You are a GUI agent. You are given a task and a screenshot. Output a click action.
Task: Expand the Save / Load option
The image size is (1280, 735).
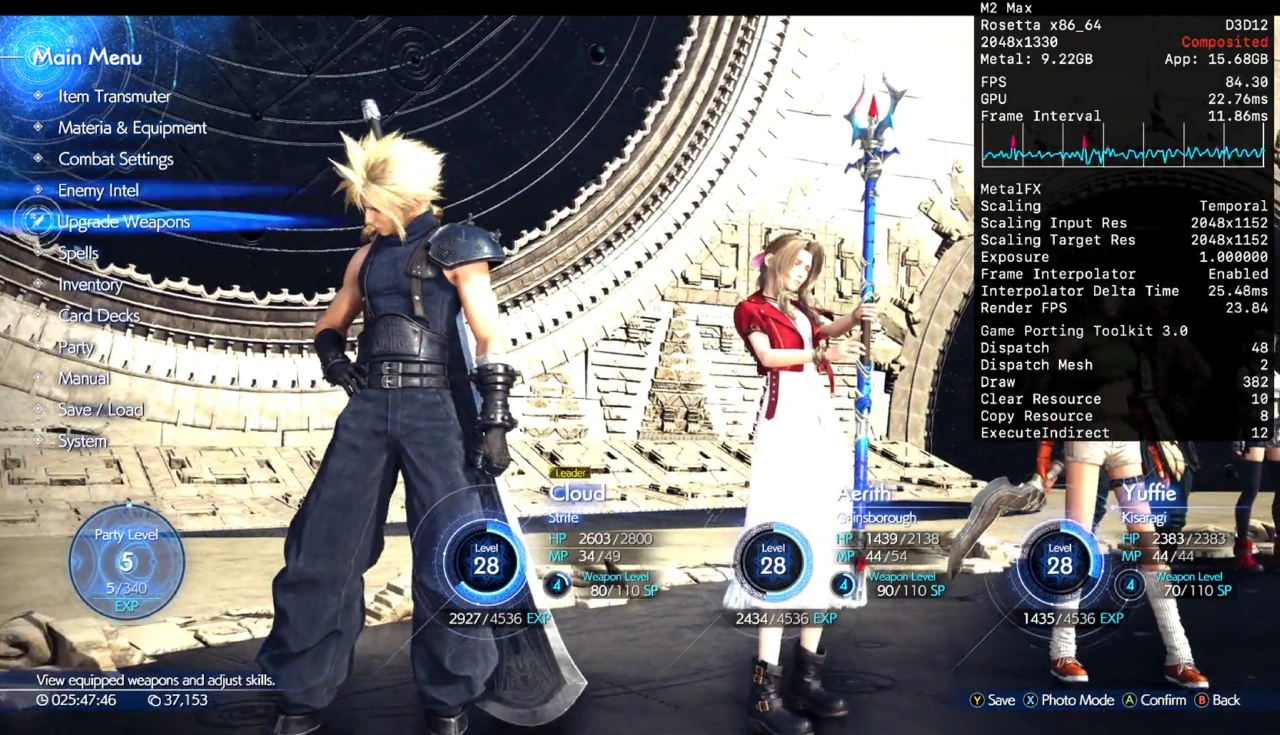pyautogui.click(x=105, y=409)
